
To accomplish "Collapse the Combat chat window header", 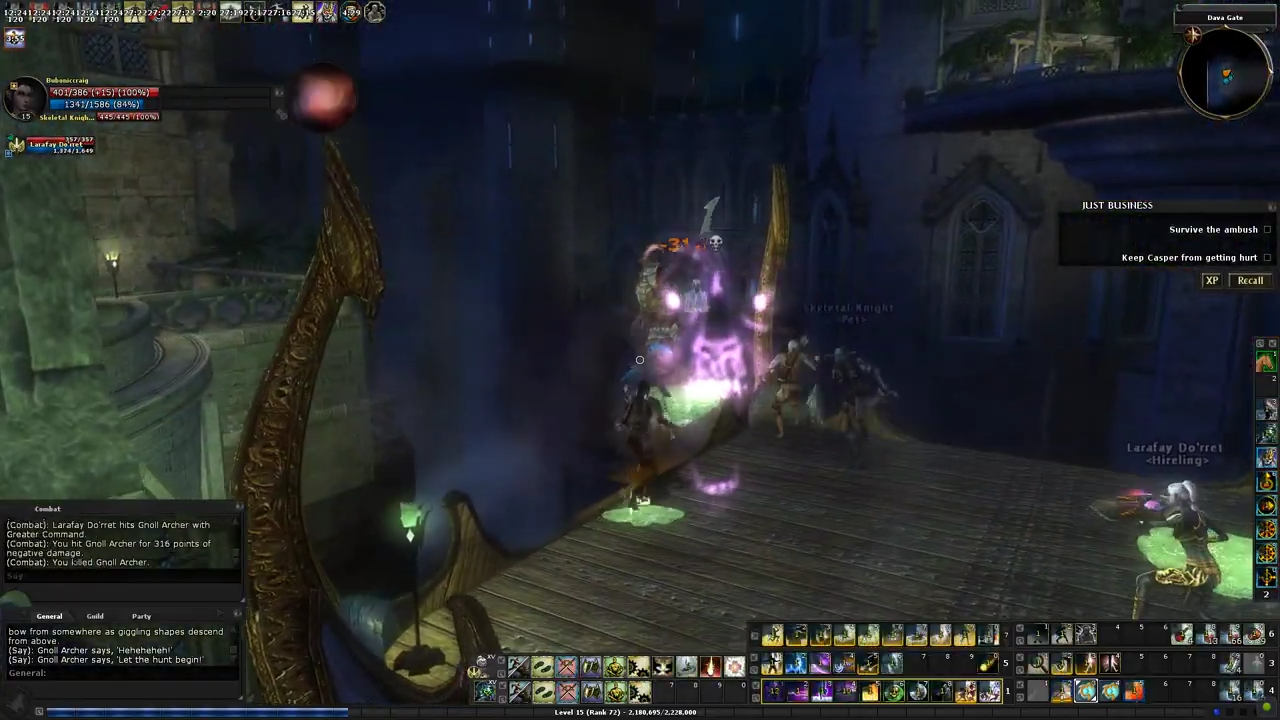I will (47, 509).
